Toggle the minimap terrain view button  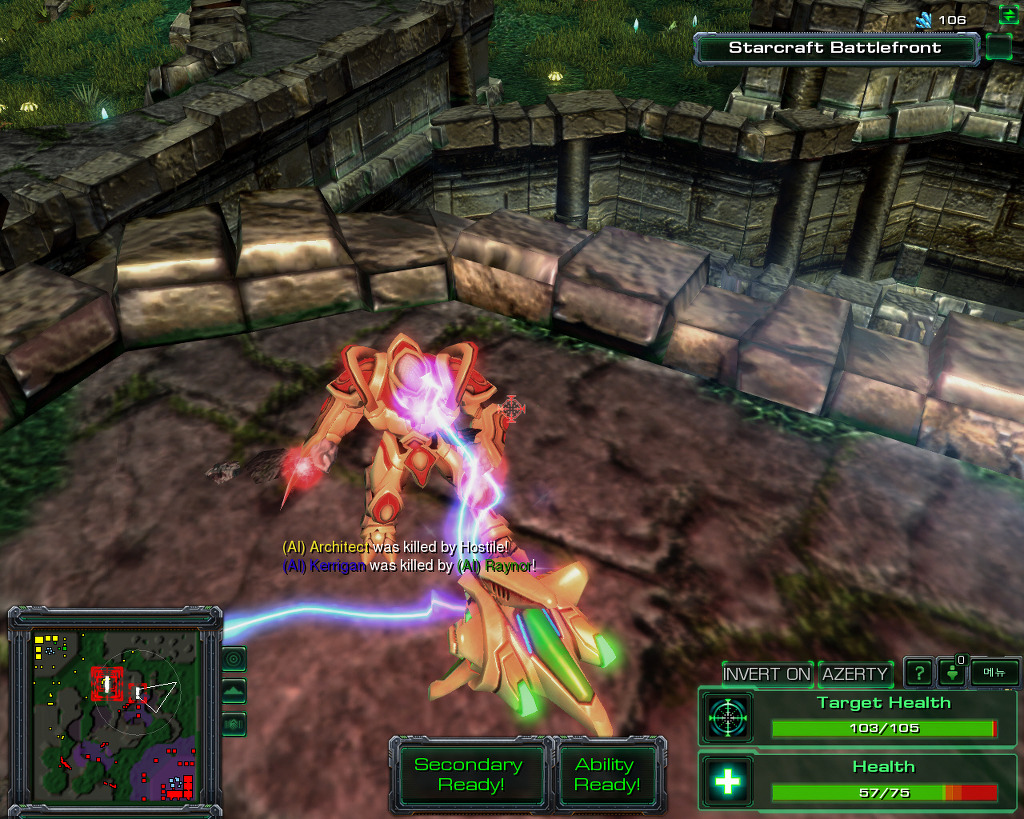tap(234, 691)
